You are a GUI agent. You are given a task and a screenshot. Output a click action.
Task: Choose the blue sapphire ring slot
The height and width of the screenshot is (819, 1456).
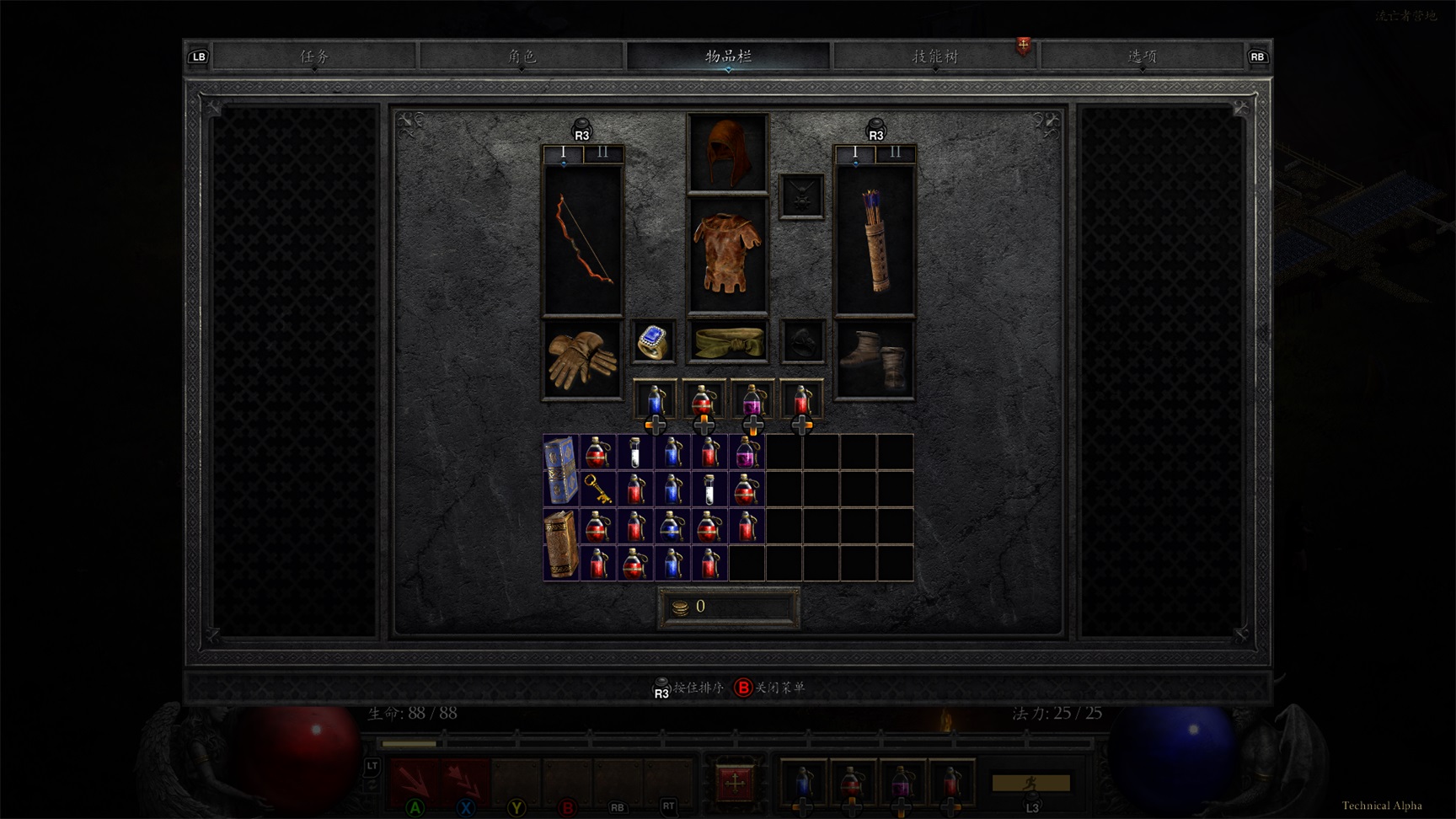click(x=653, y=341)
